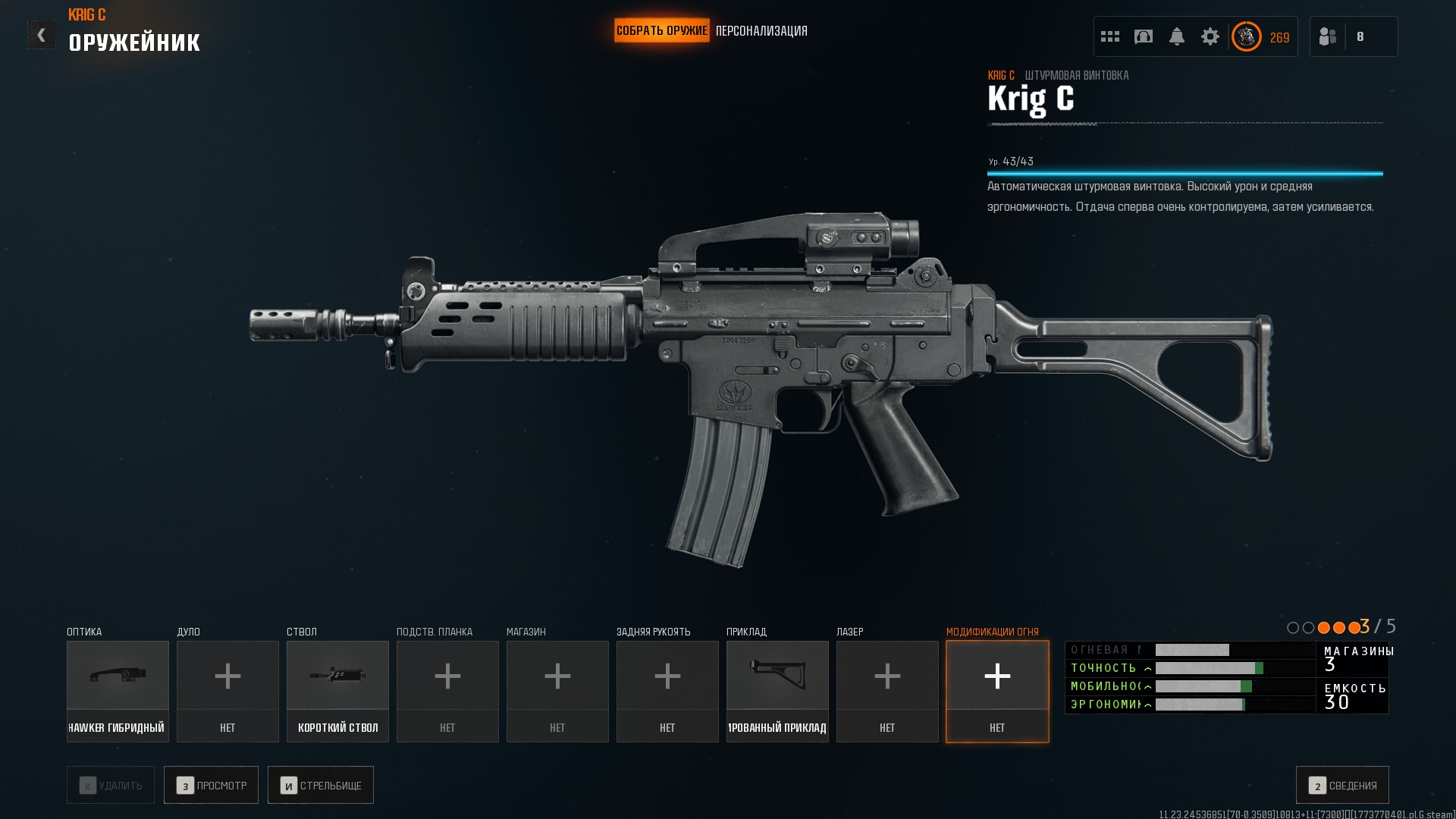This screenshot has width=1456, height=819.
Task: Select the Короткий ствол barrel slot
Action: click(x=337, y=691)
